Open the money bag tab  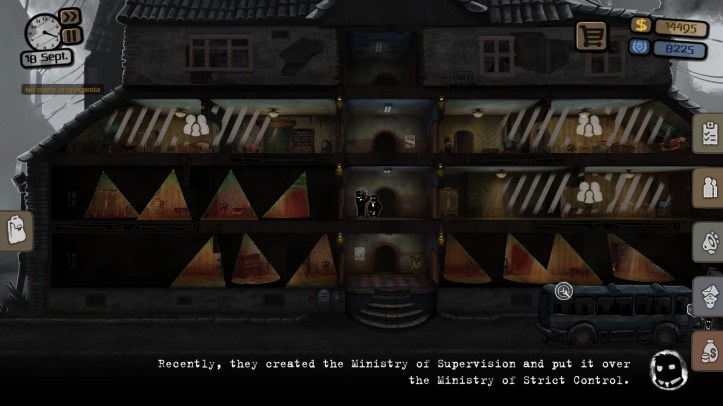(x=709, y=352)
